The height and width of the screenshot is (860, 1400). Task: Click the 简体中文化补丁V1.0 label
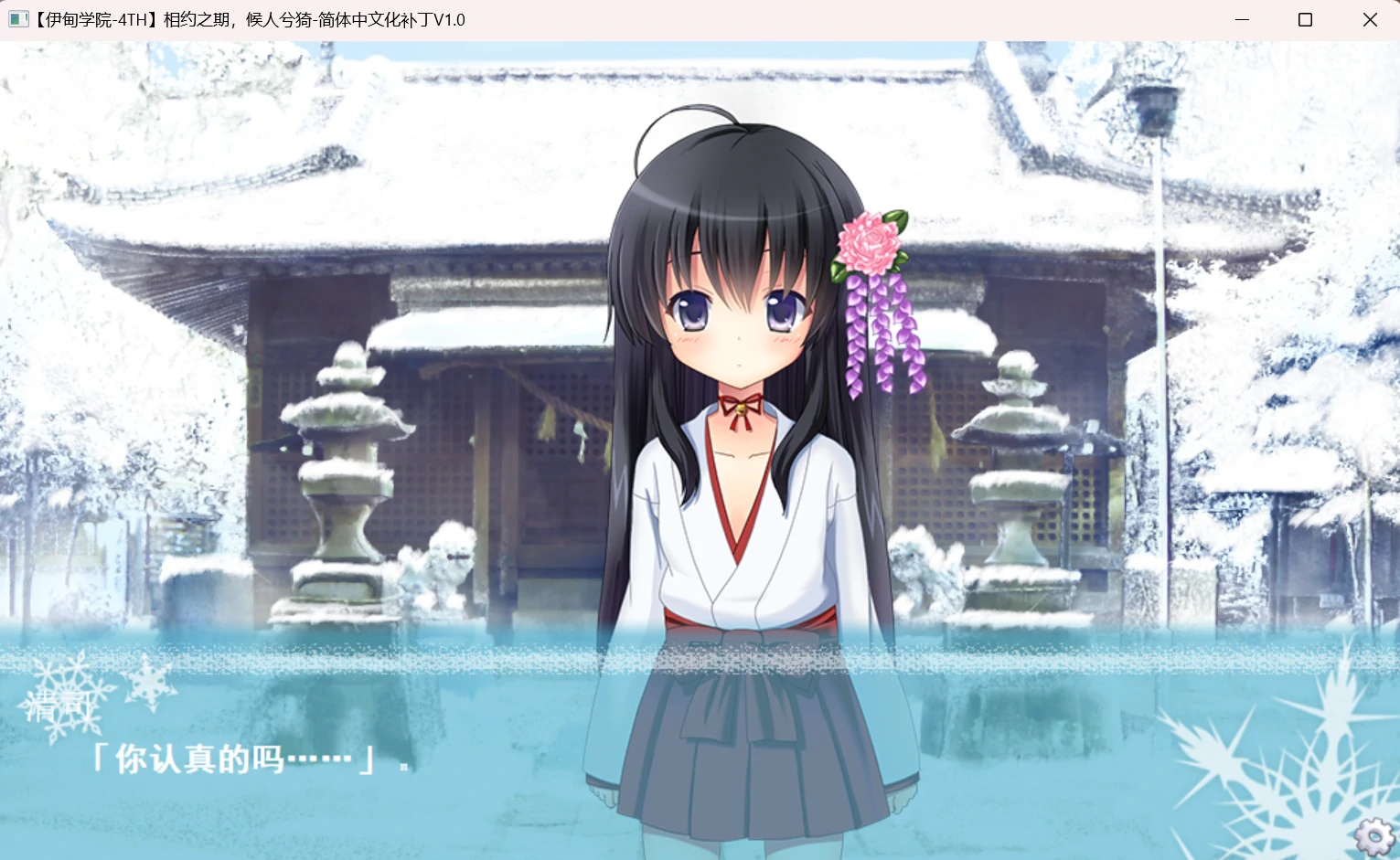(391, 19)
